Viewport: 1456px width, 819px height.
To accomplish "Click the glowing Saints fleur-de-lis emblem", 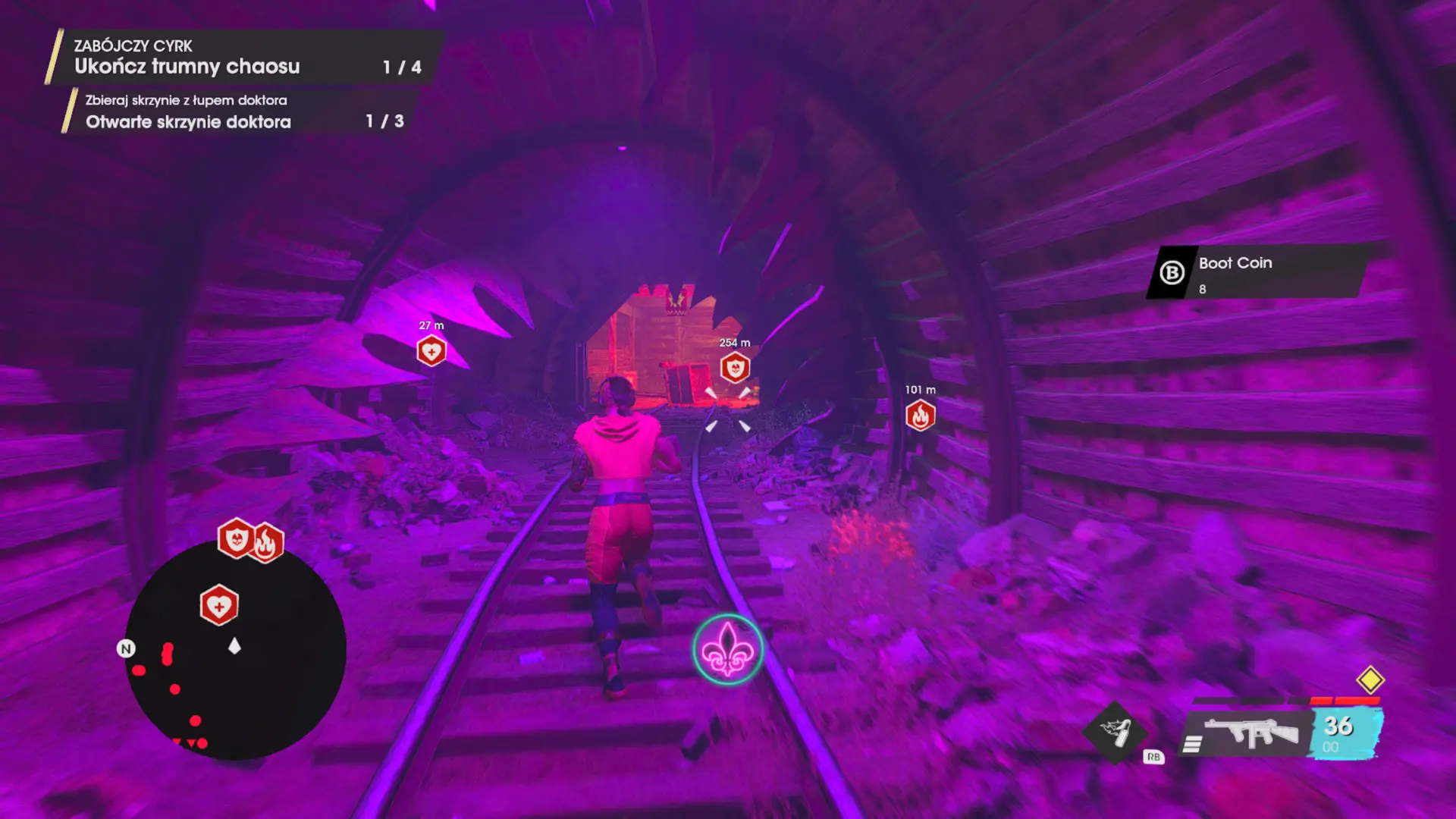I will pos(727,650).
